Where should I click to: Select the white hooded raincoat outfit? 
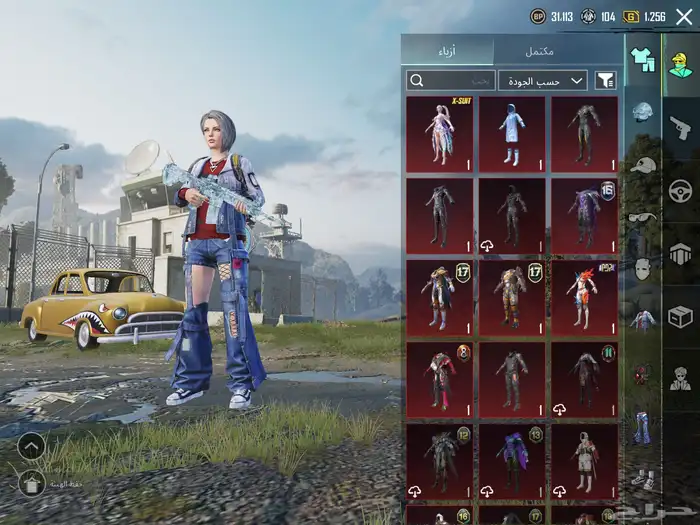512,133
